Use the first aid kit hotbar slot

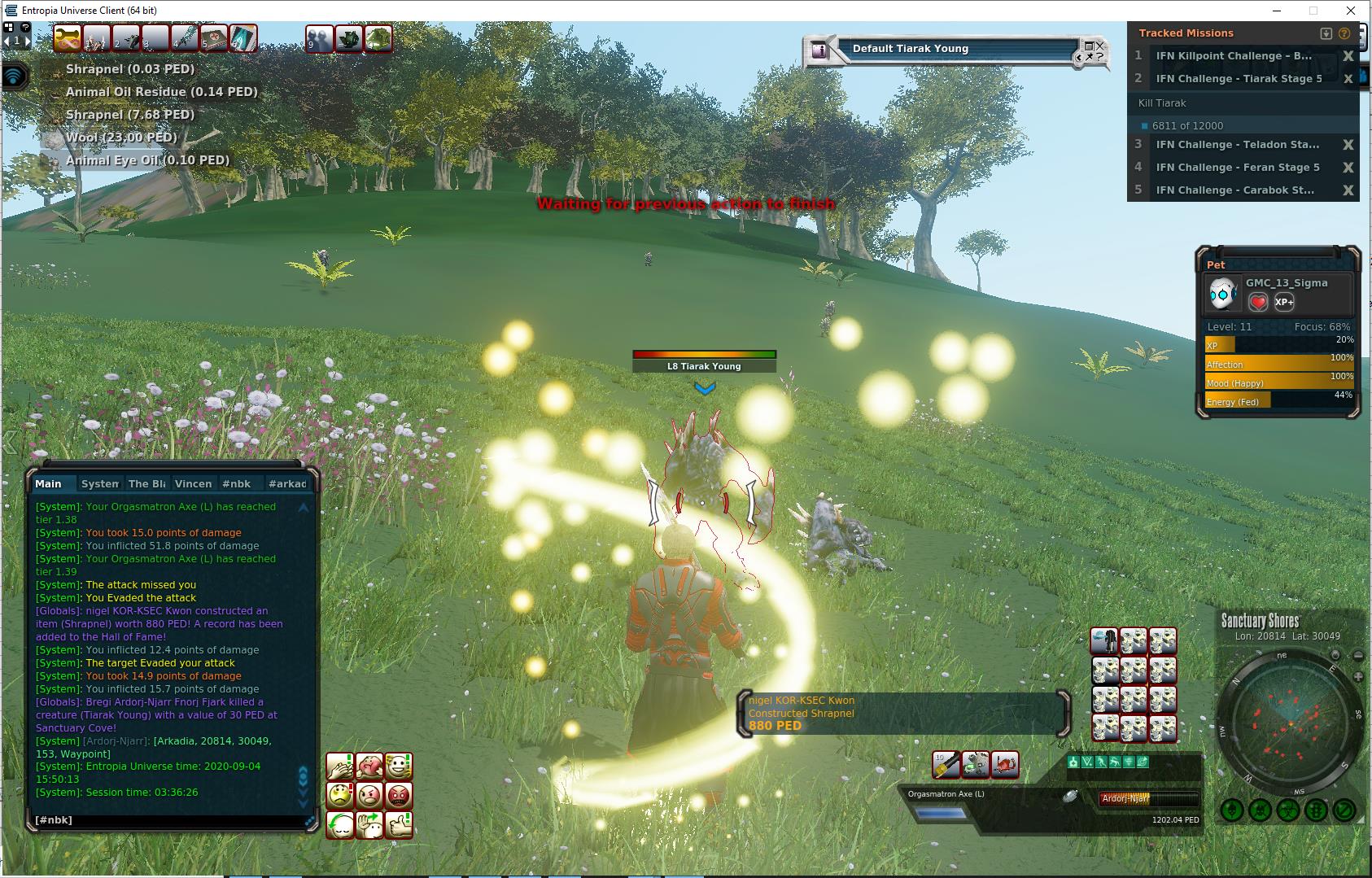click(214, 38)
